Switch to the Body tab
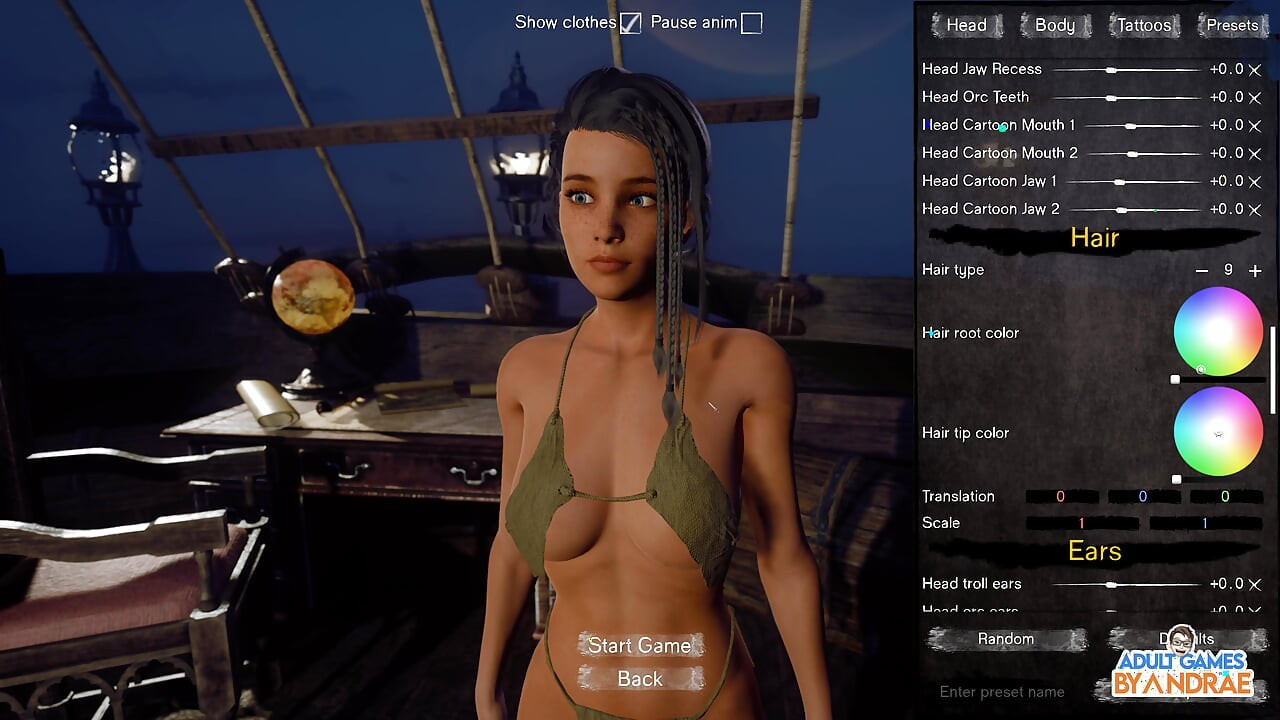This screenshot has height=720, width=1280. tap(1054, 24)
